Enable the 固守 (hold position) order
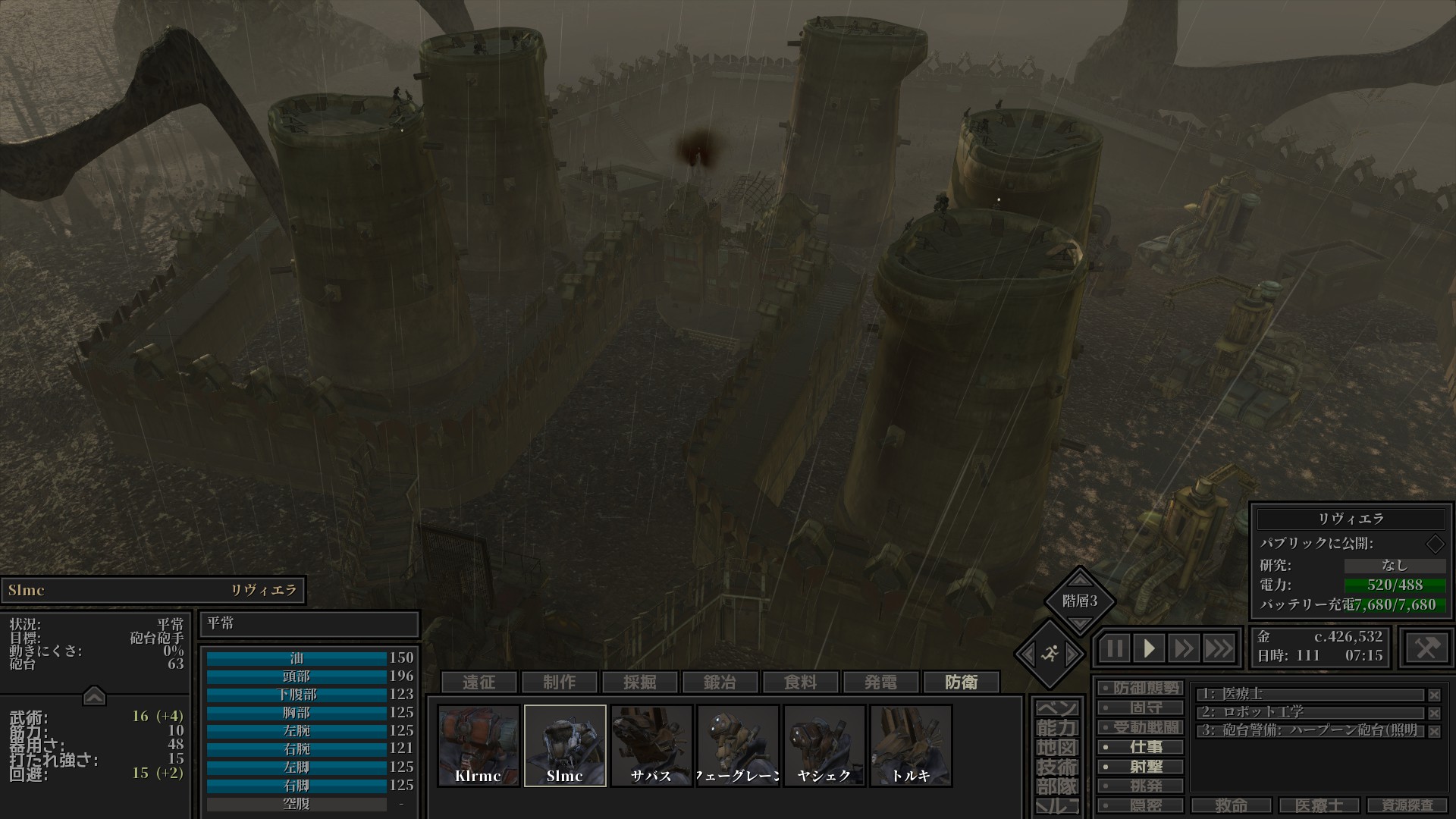 pyautogui.click(x=1141, y=708)
